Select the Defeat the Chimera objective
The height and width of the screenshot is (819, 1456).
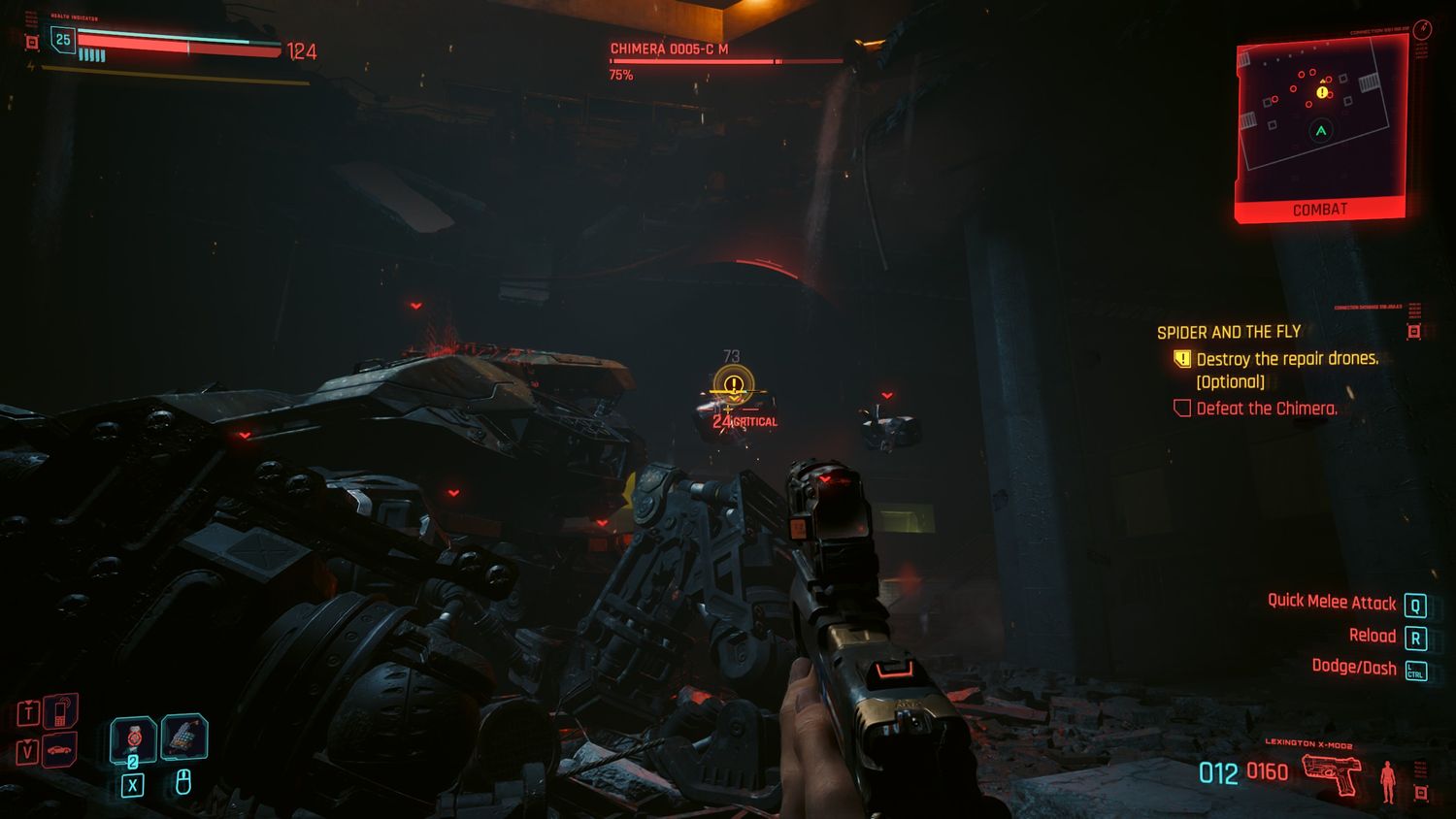click(1266, 409)
